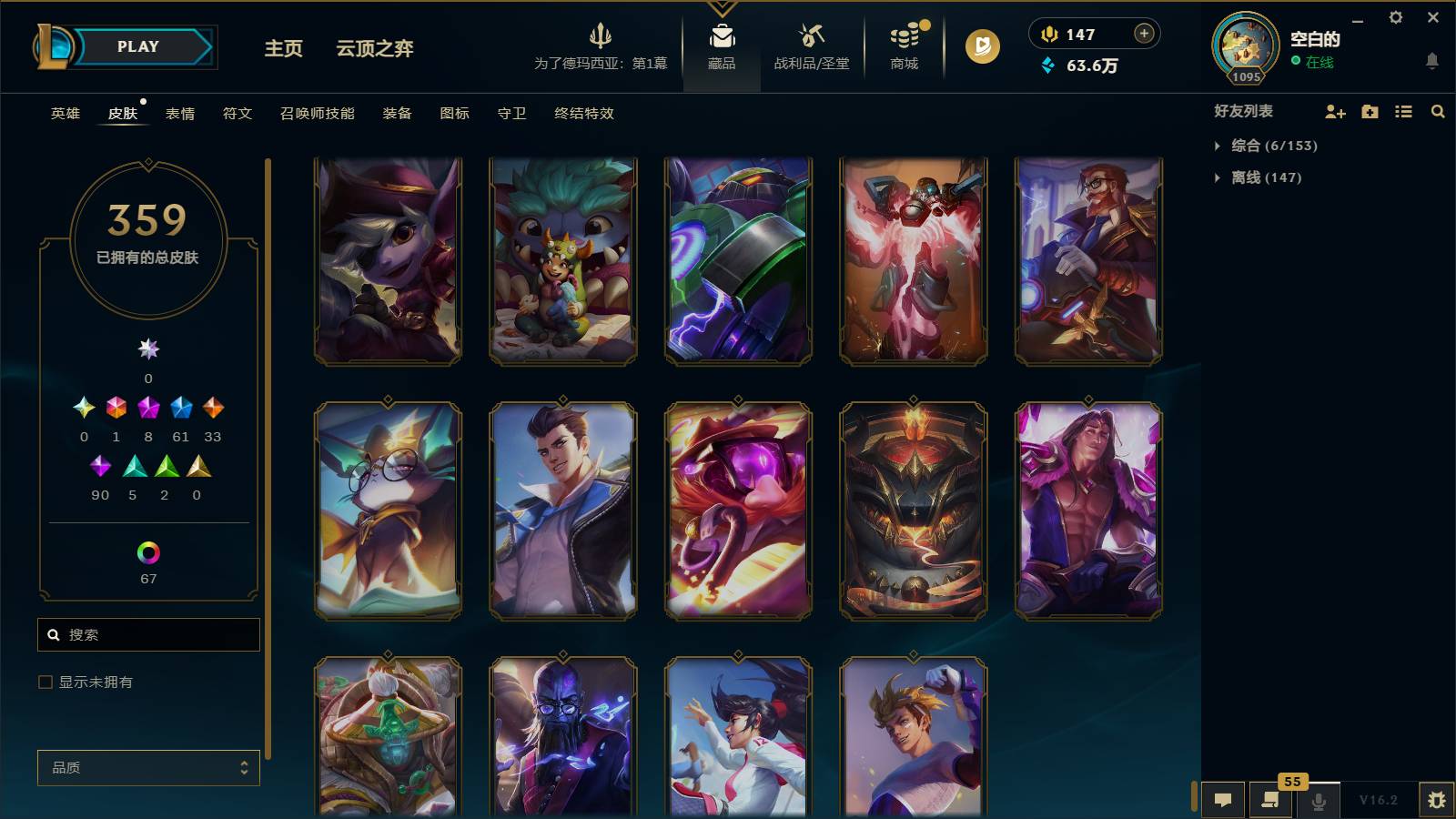Screen dimensions: 1456x819
Task: Click the add friend icon
Action: click(x=1335, y=112)
